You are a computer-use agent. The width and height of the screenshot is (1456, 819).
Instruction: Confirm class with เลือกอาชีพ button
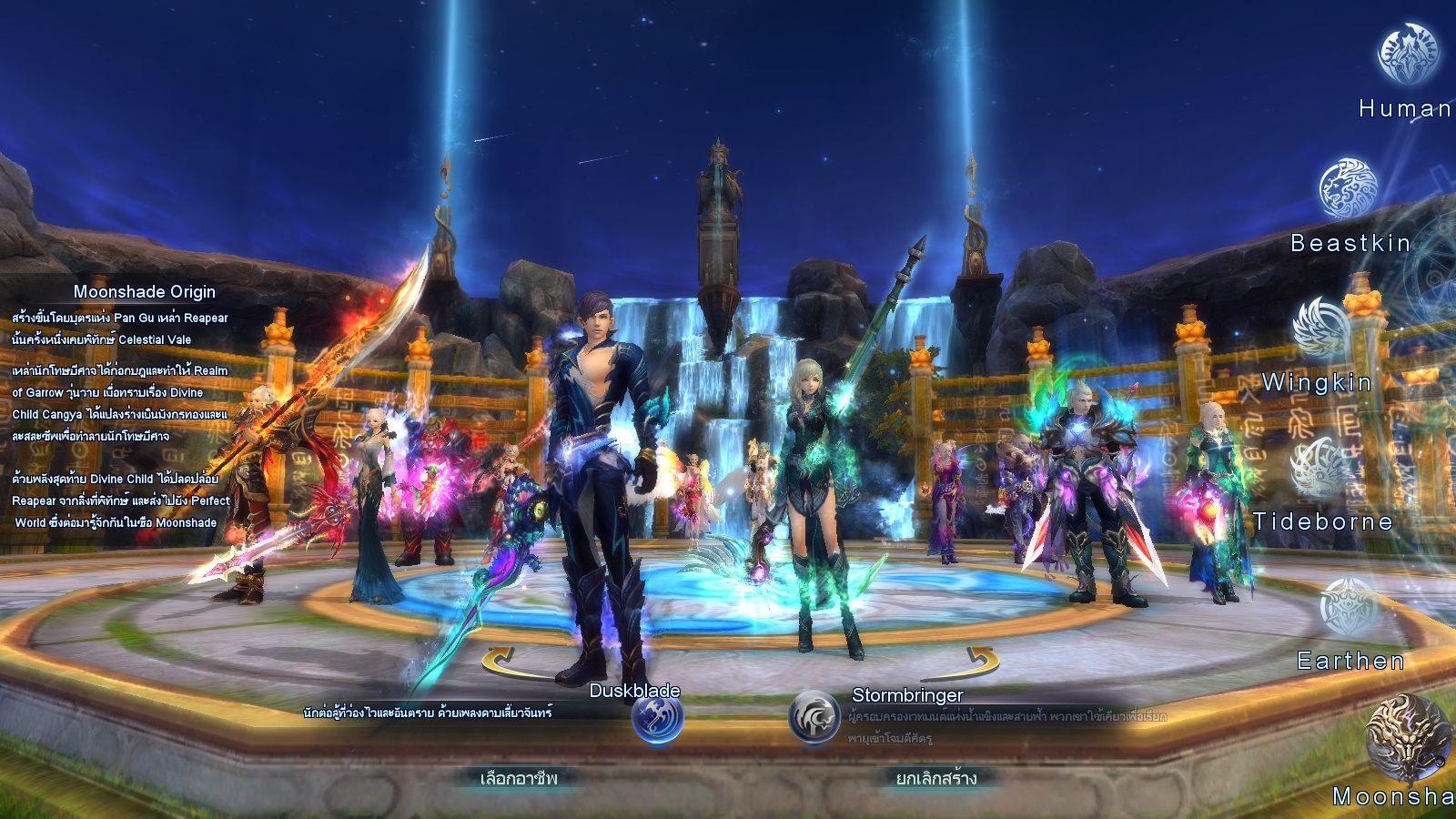tap(518, 778)
